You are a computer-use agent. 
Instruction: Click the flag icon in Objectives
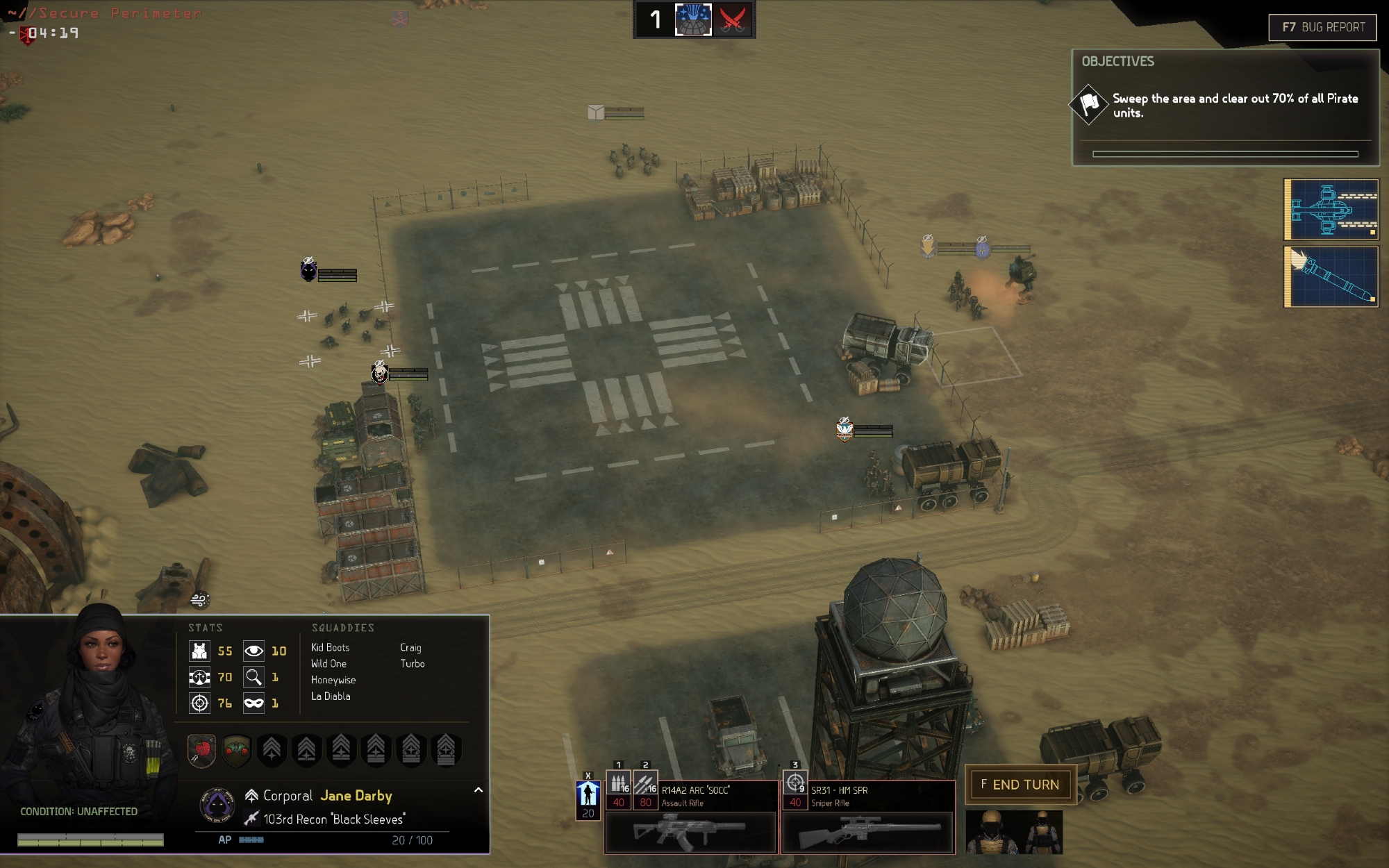[1089, 104]
